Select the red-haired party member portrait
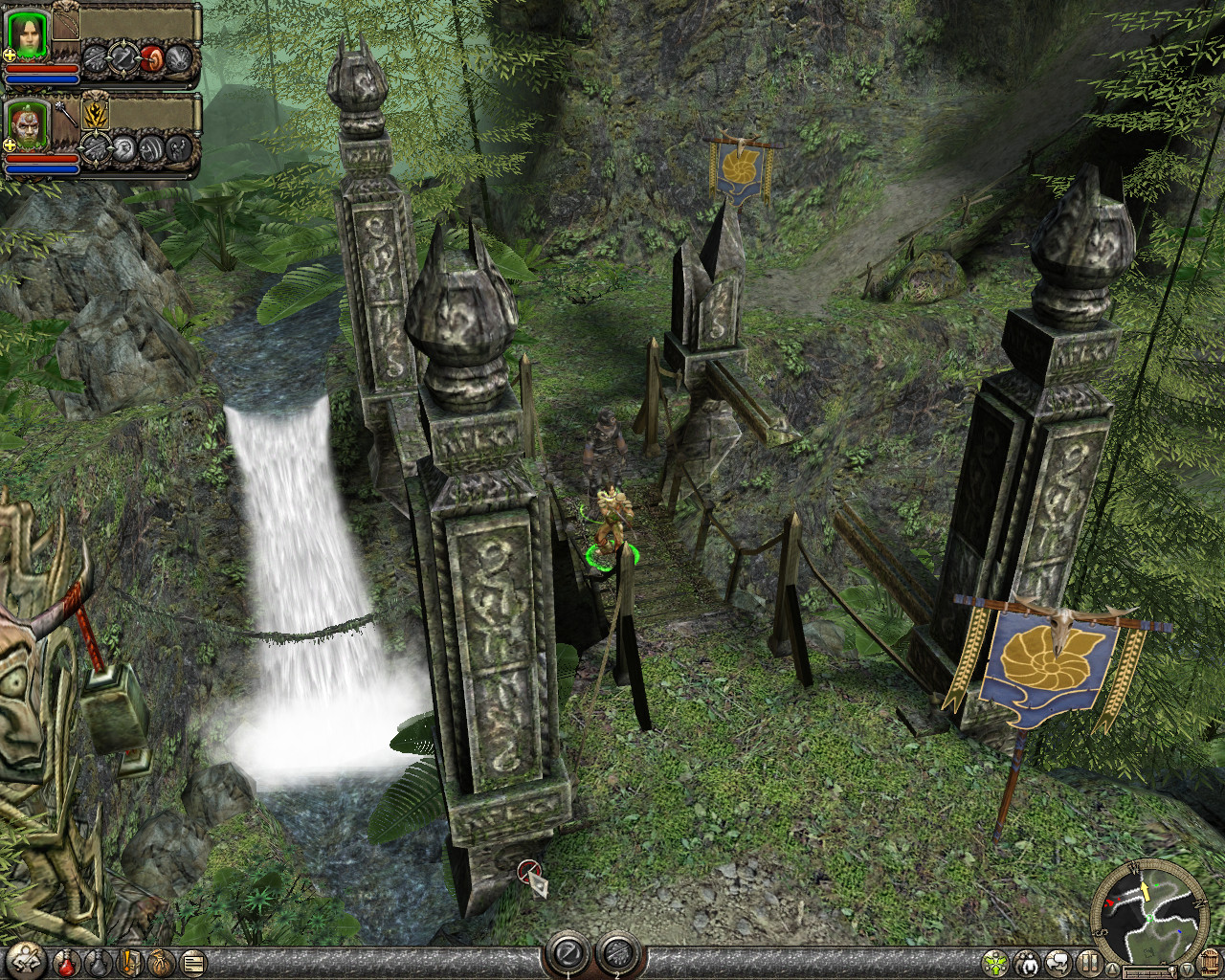 click(27, 126)
